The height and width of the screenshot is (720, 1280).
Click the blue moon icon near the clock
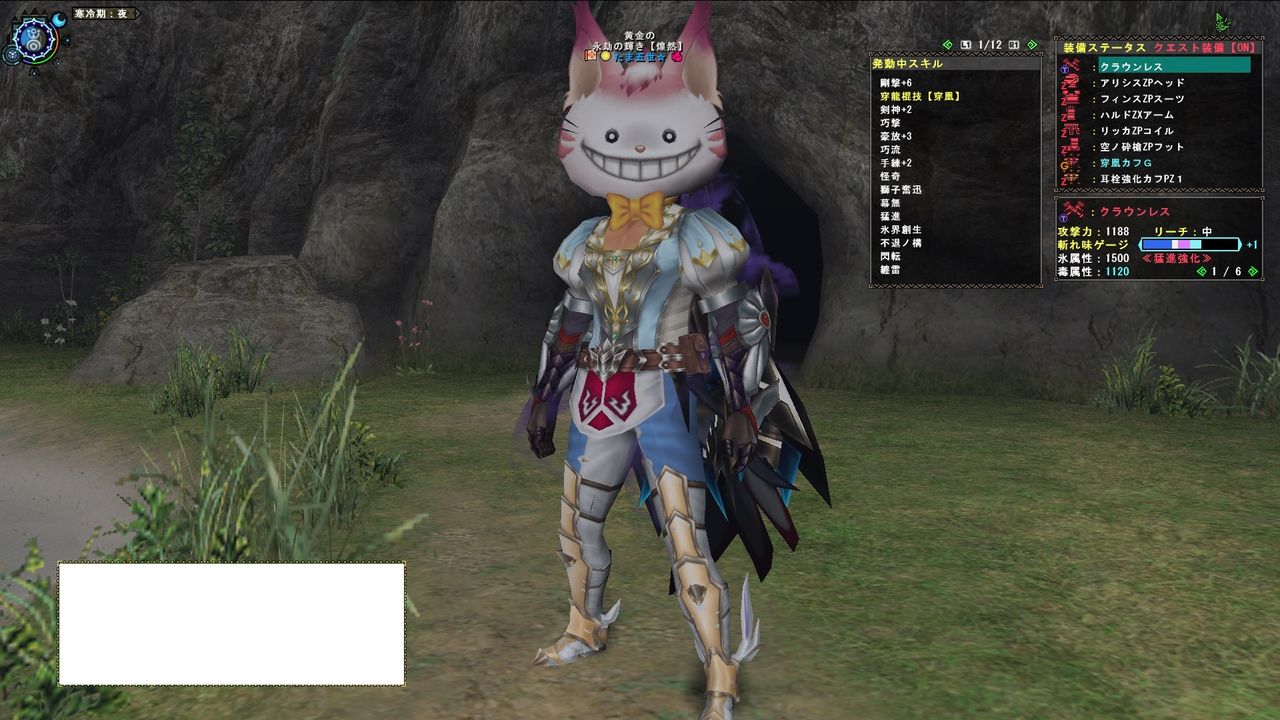60,19
